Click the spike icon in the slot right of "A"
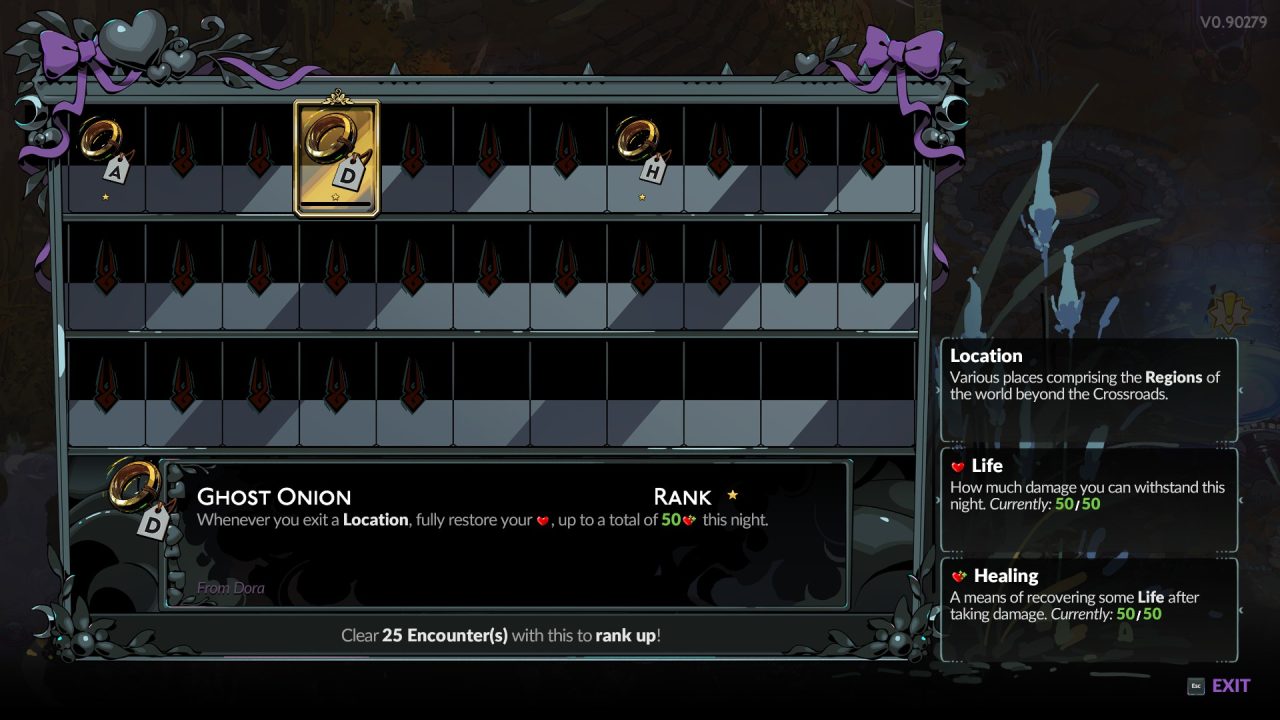This screenshot has width=1280, height=720. pos(184,150)
